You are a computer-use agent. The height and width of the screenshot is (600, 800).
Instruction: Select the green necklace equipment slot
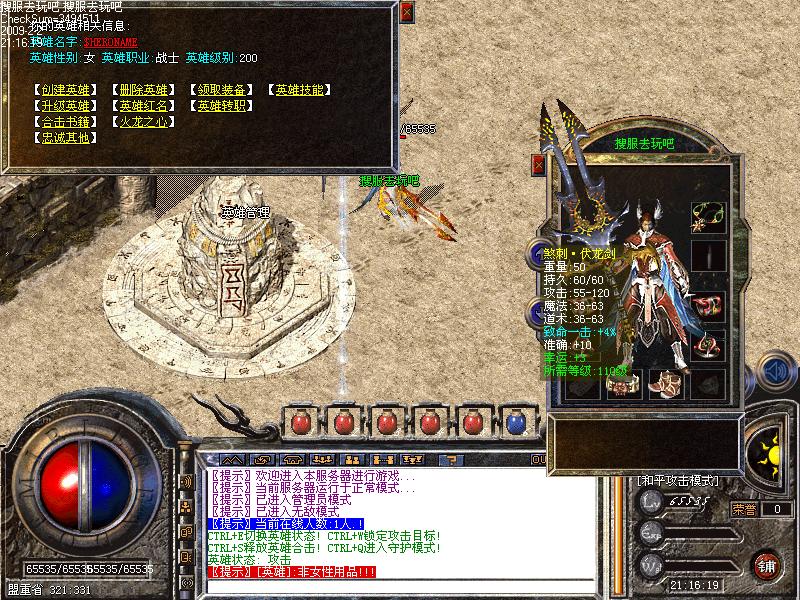pos(713,212)
